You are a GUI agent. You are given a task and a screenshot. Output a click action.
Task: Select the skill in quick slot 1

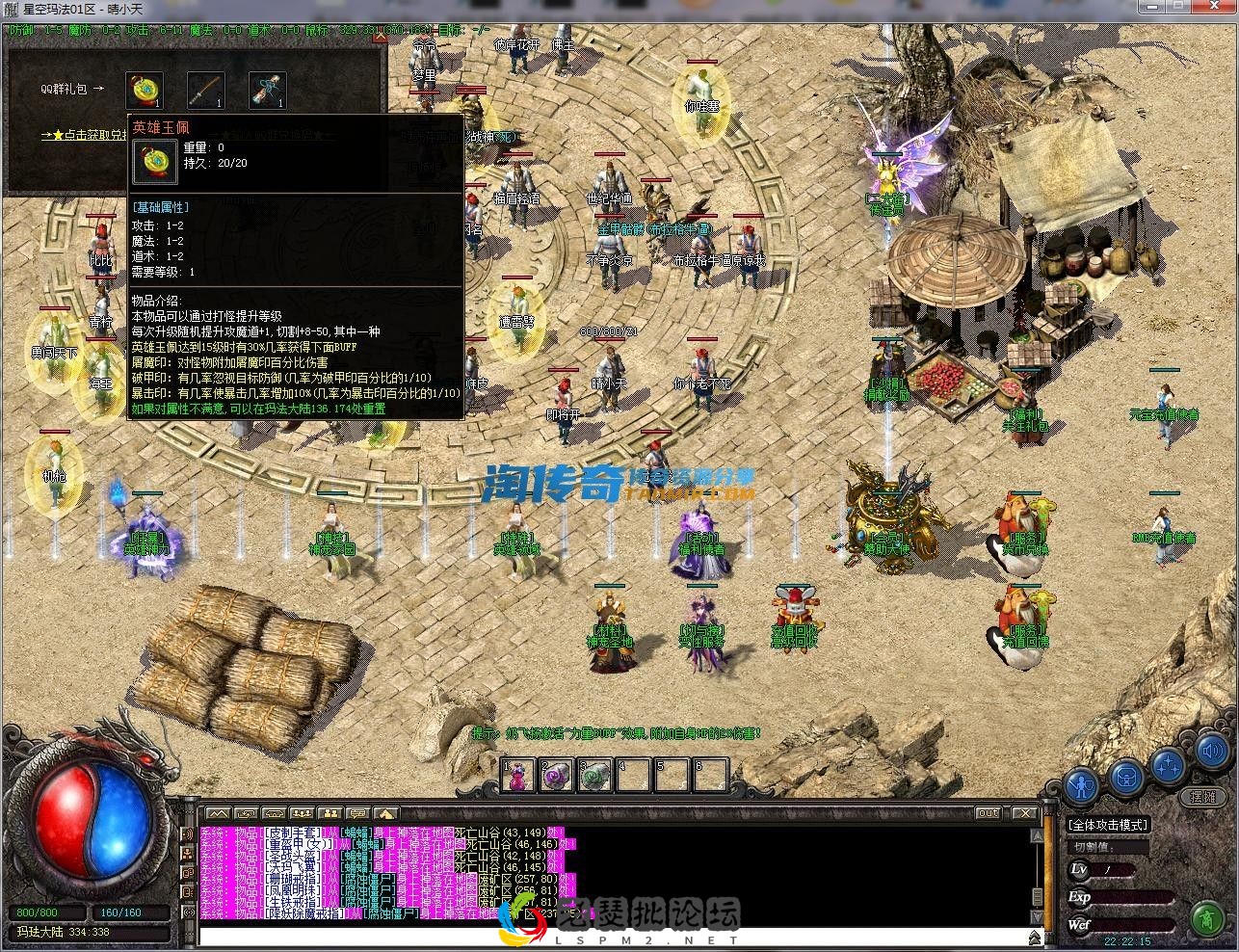point(517,774)
